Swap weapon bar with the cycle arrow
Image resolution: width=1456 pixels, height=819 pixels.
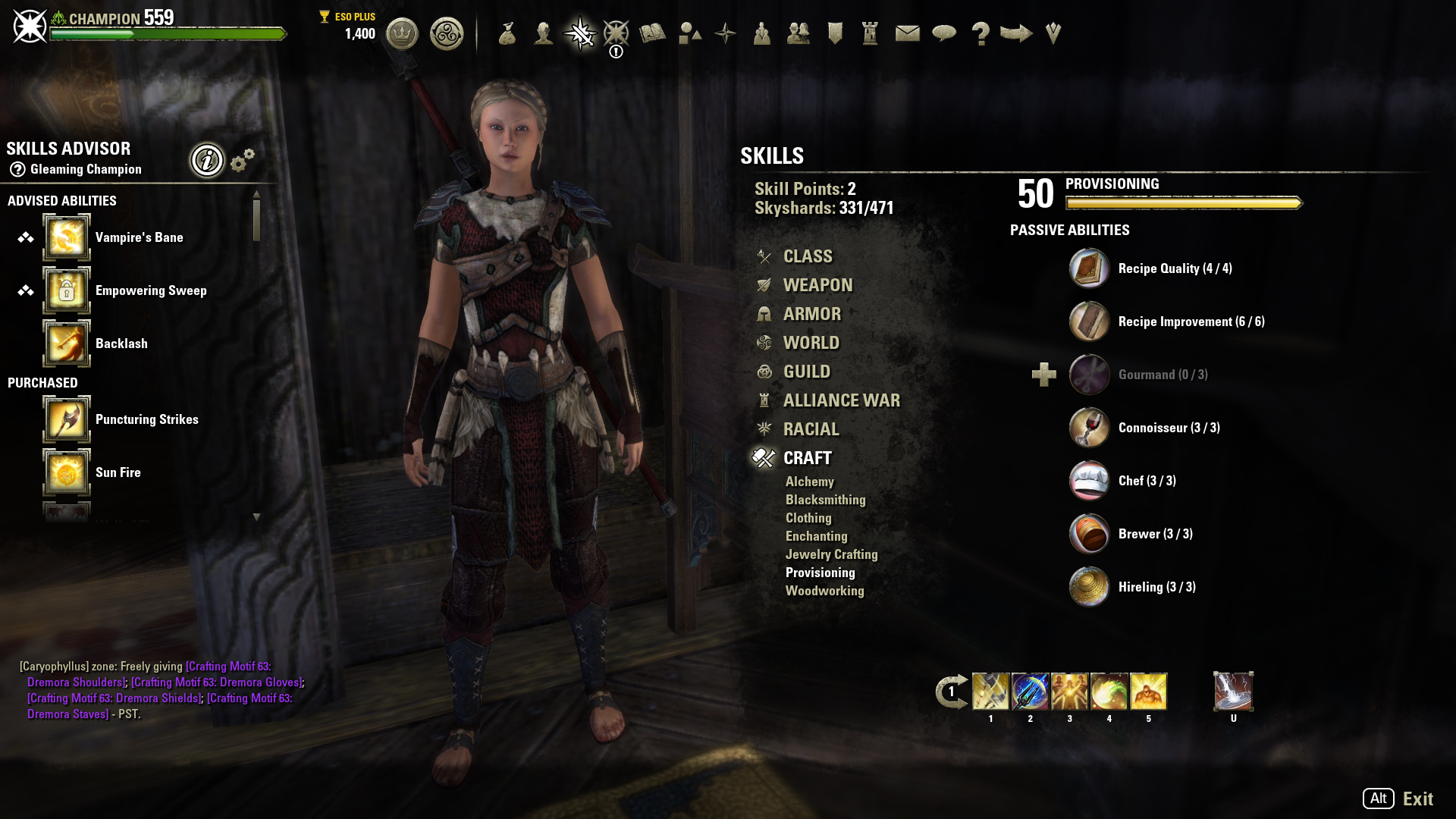pyautogui.click(x=951, y=692)
